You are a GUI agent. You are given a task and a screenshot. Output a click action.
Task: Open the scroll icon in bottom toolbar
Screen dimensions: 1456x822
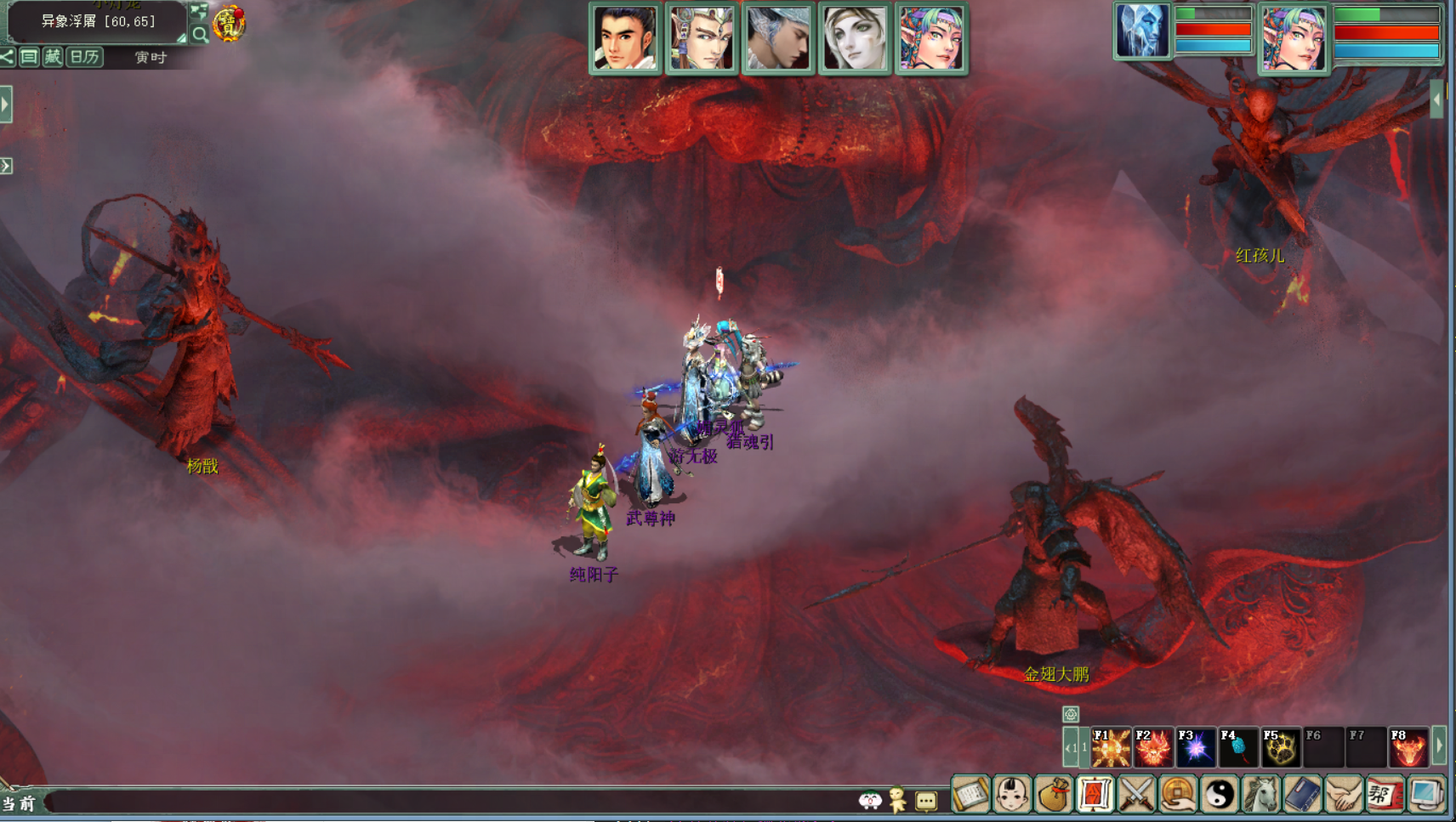click(x=970, y=796)
